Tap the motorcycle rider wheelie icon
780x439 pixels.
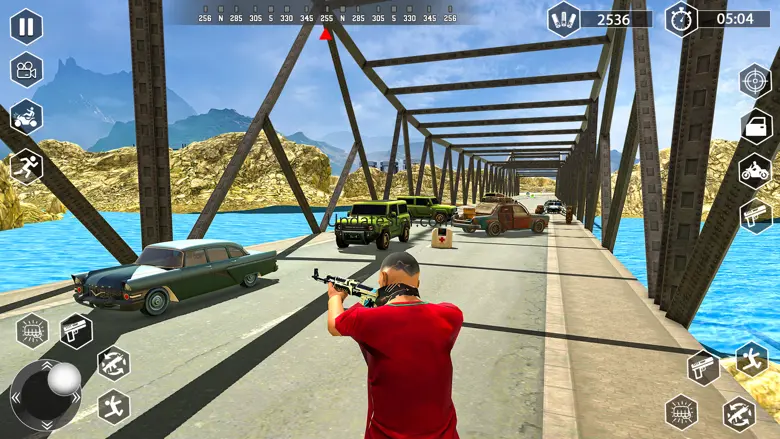[x=26, y=117]
